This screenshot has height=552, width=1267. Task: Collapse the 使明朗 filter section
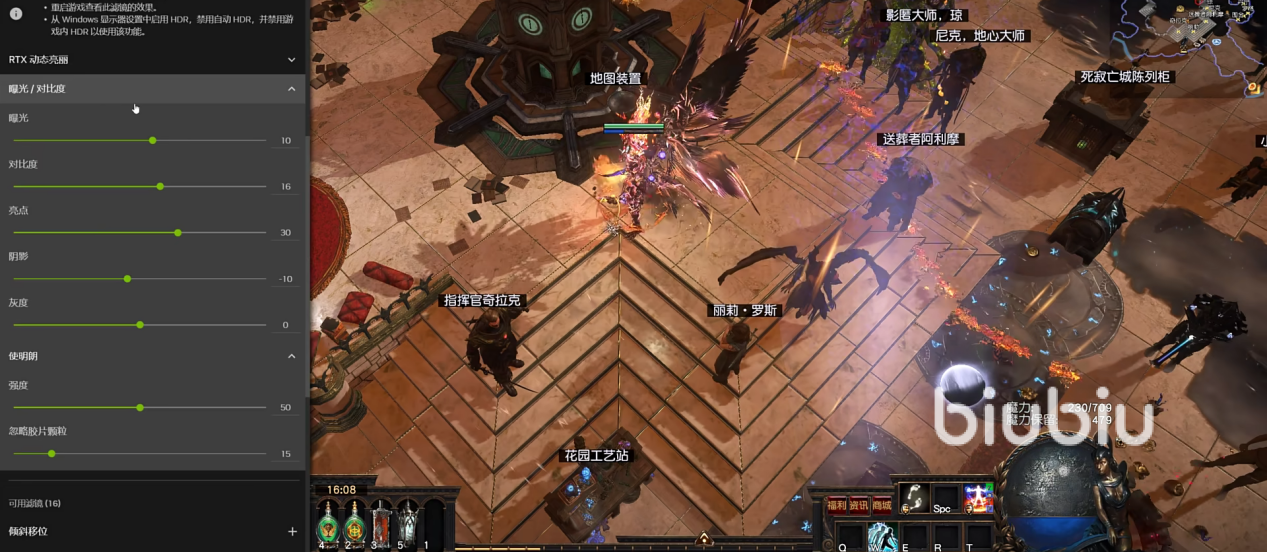[x=291, y=356]
